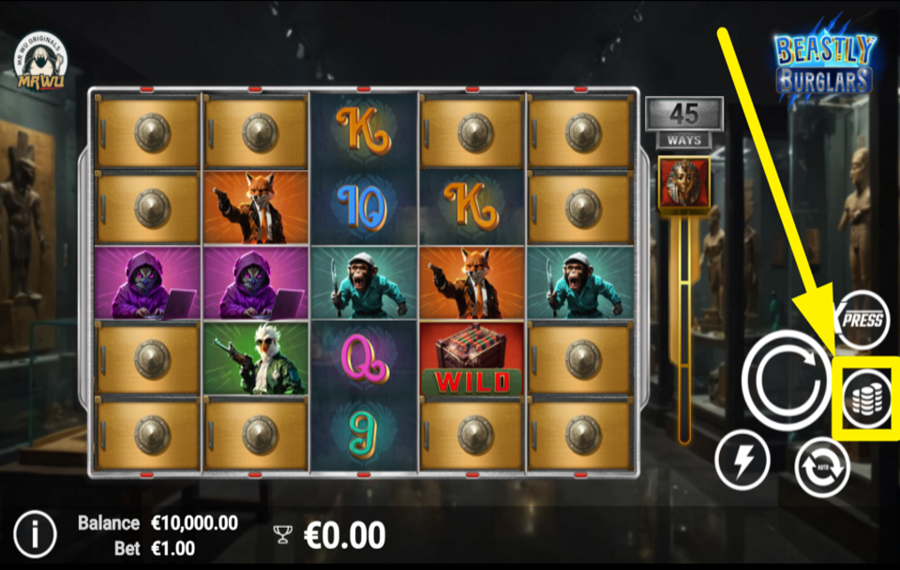Click the PRESS feature button
Screen dimensions: 900x570
pos(862,318)
